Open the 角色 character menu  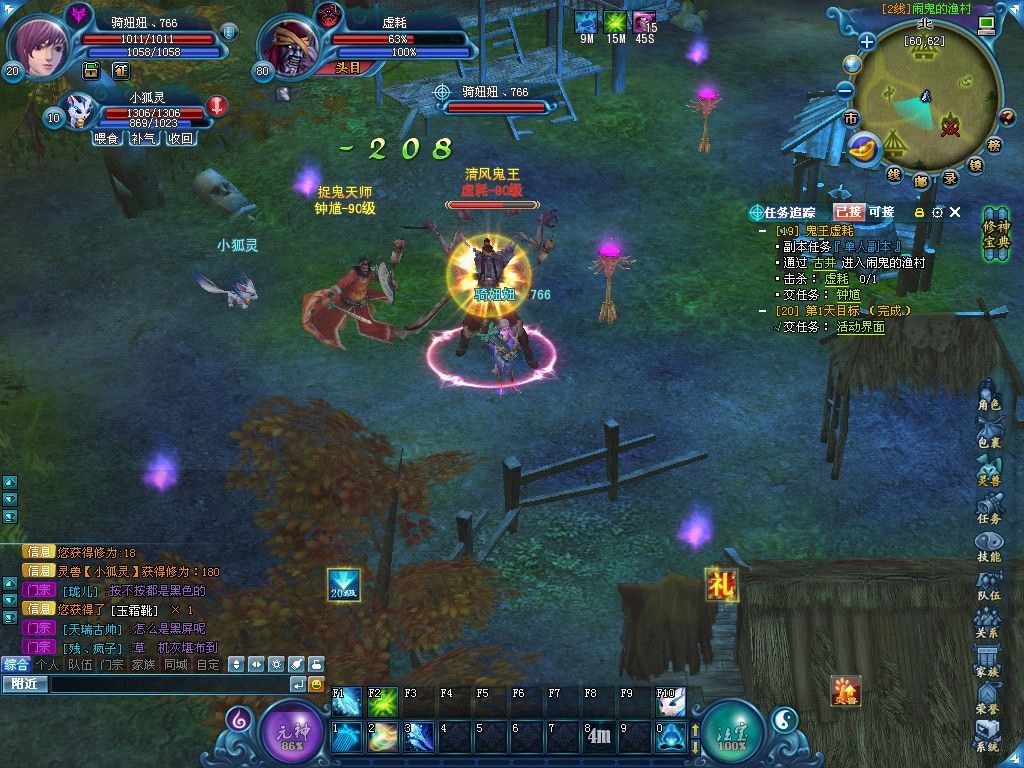989,396
